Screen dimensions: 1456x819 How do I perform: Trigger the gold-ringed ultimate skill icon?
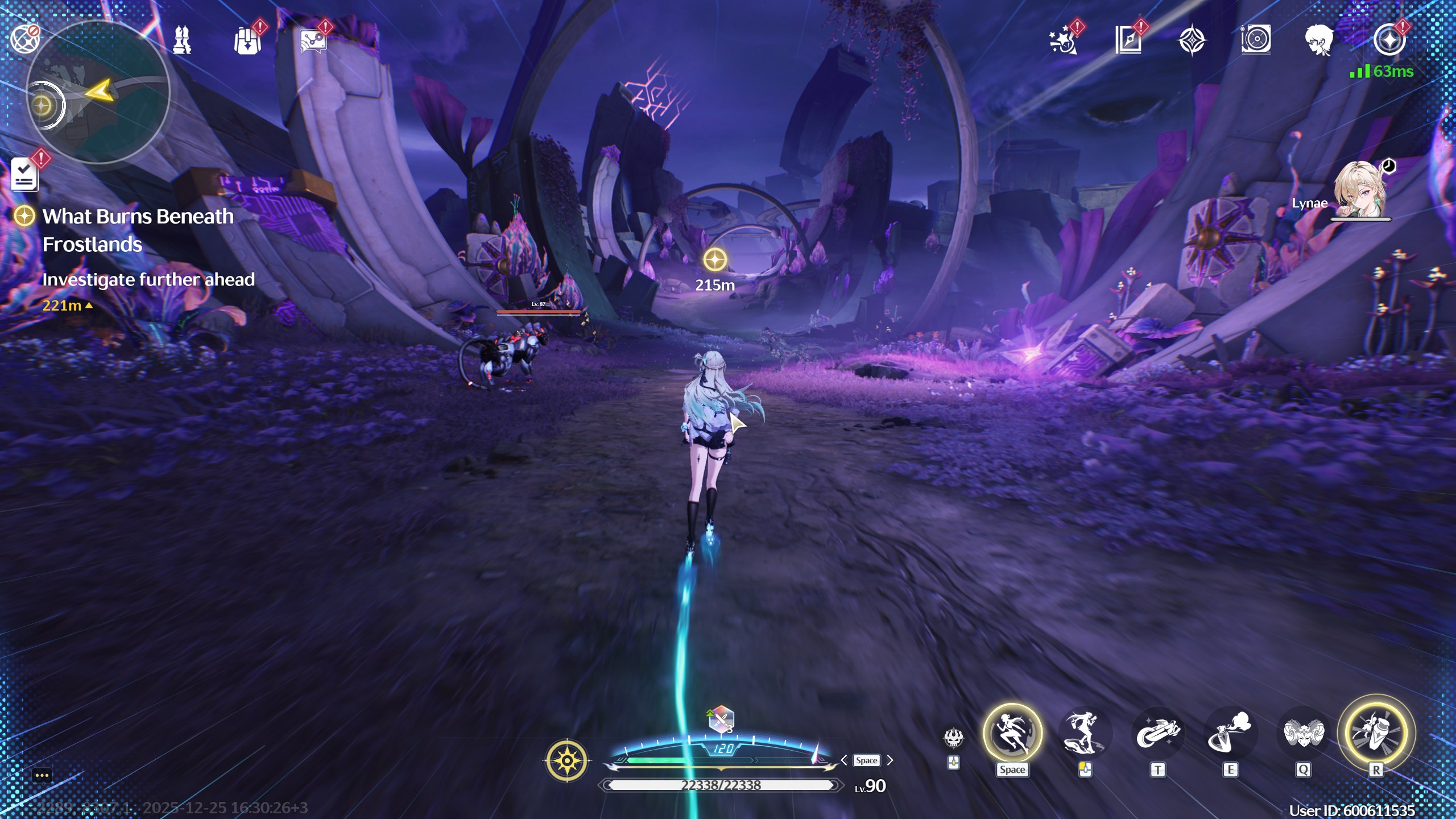click(1376, 733)
